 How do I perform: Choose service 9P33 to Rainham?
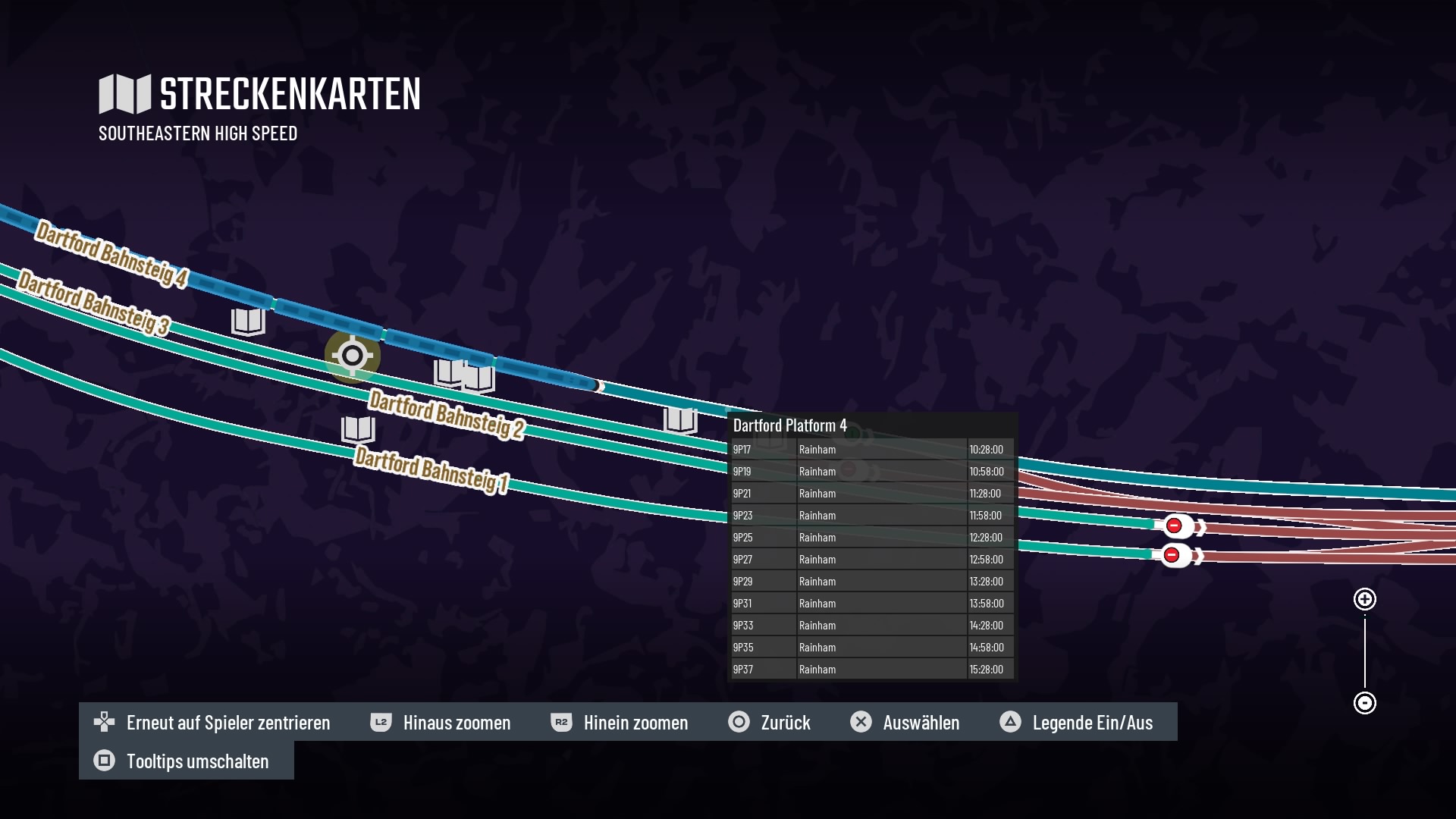point(871,626)
